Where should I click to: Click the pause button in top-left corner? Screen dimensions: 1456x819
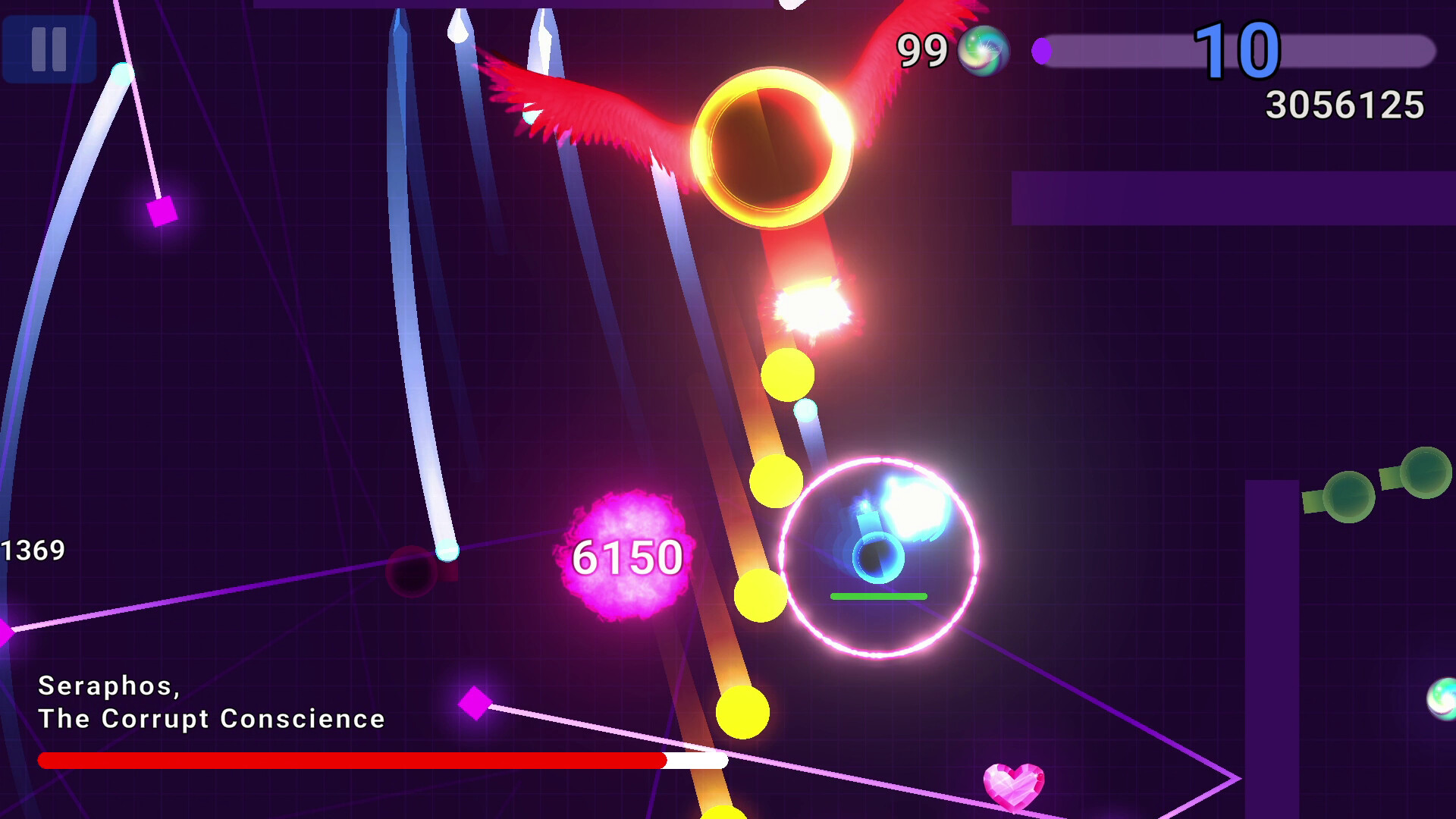tap(49, 51)
